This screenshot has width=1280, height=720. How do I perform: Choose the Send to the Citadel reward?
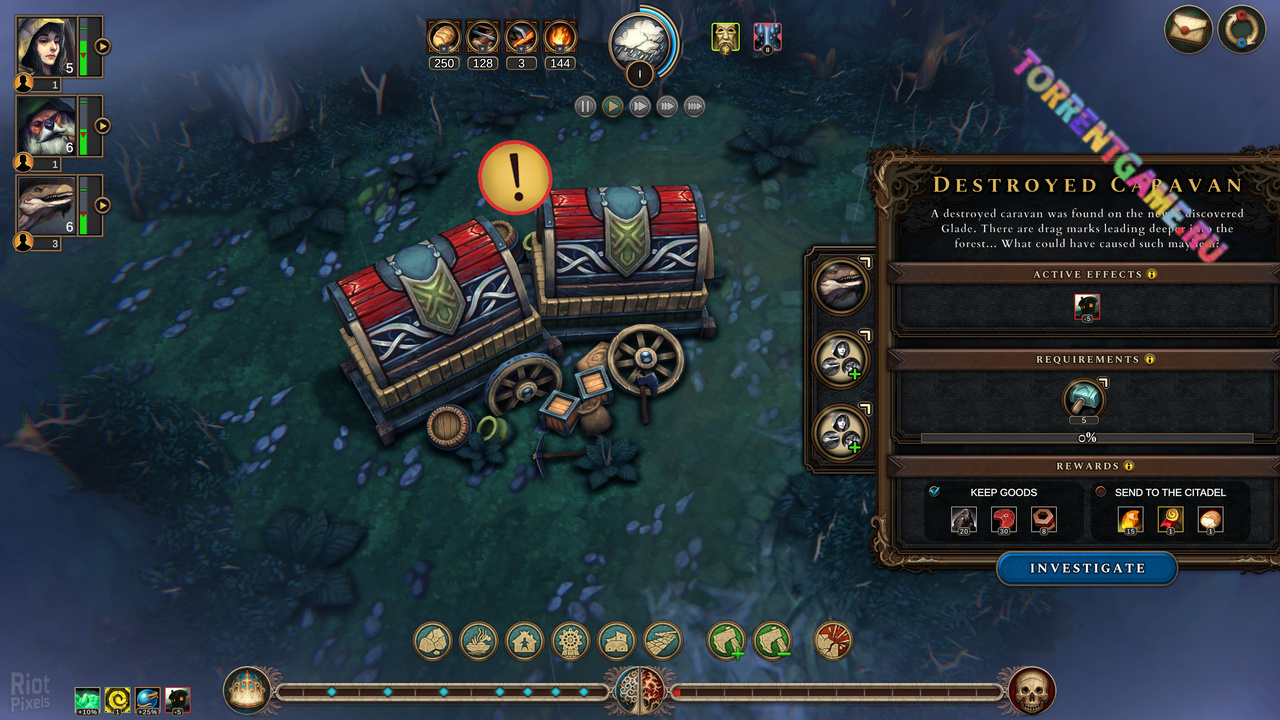click(x=1101, y=492)
